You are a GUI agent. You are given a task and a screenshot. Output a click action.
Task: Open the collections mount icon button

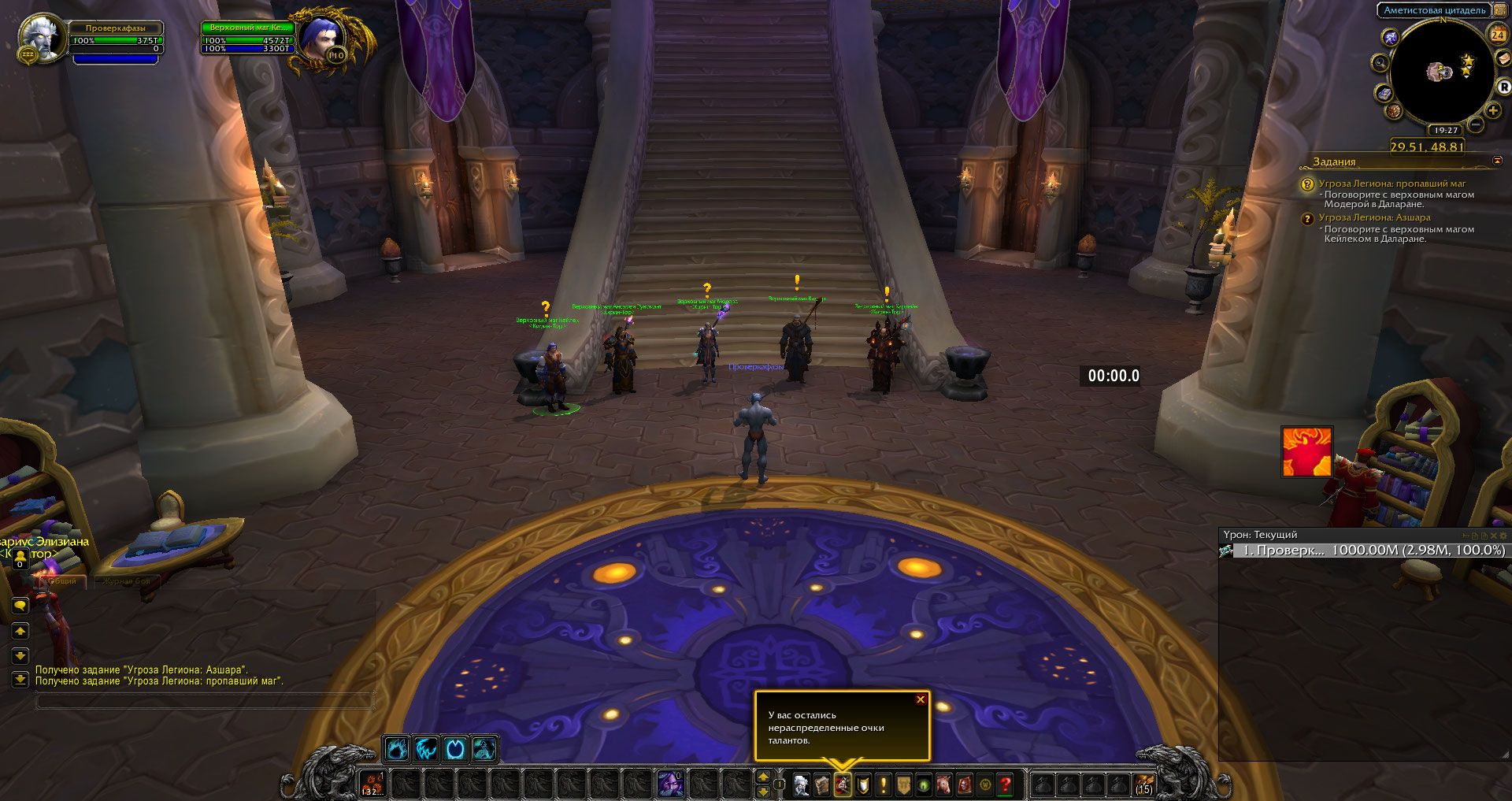[943, 785]
